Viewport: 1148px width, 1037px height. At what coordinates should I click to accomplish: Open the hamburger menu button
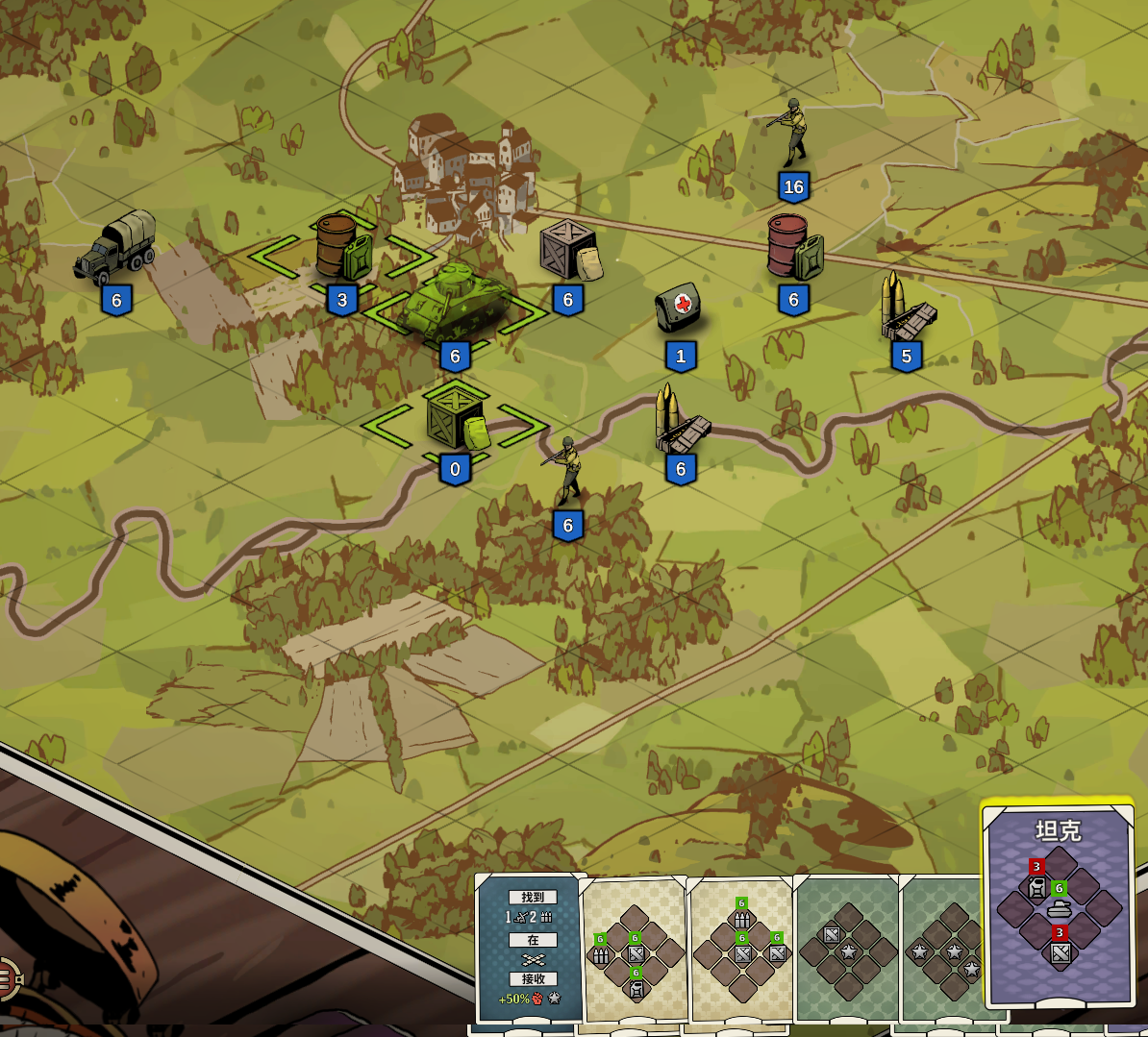click(x=5, y=979)
